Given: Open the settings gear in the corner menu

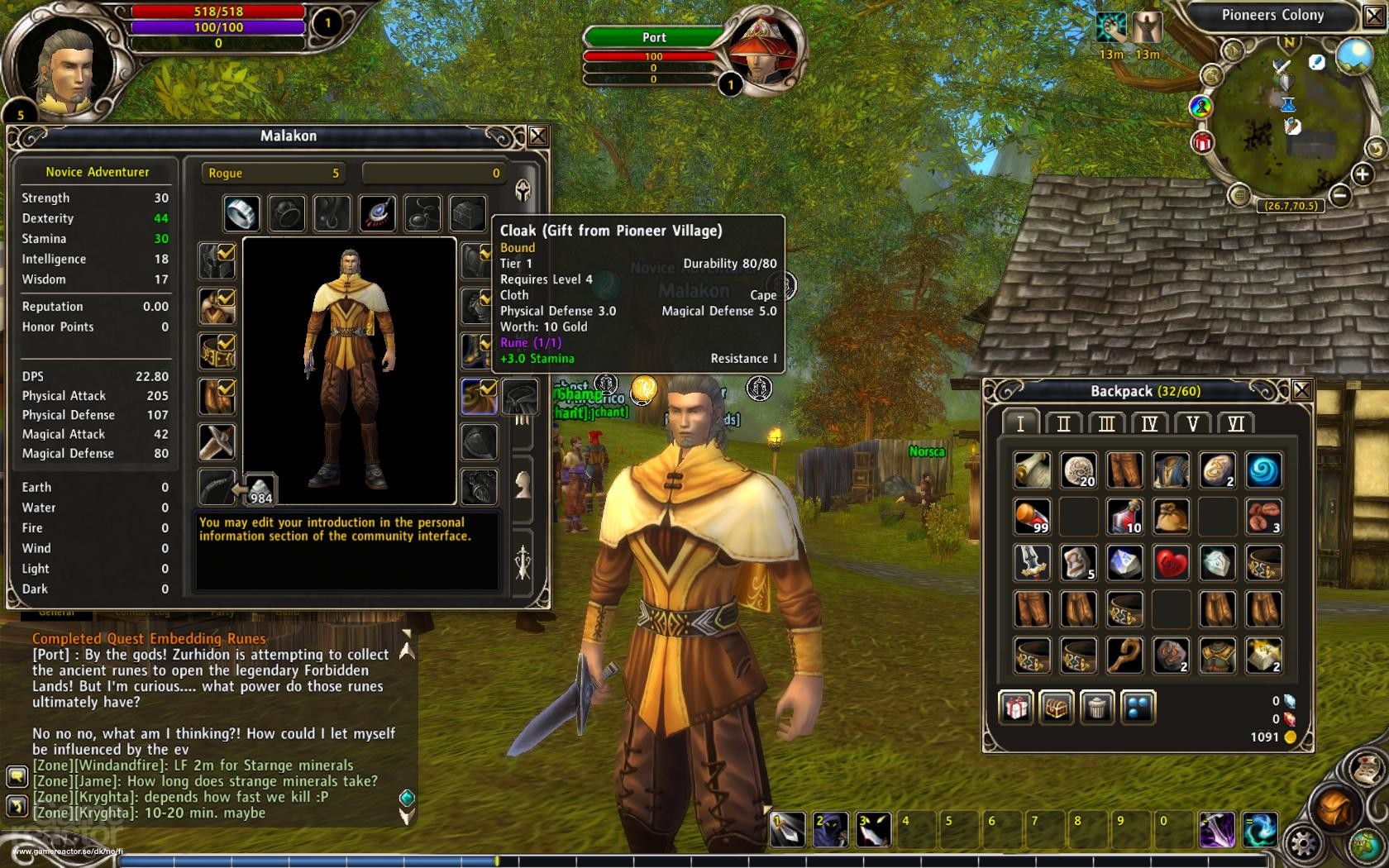Looking at the screenshot, I should click(1302, 842).
